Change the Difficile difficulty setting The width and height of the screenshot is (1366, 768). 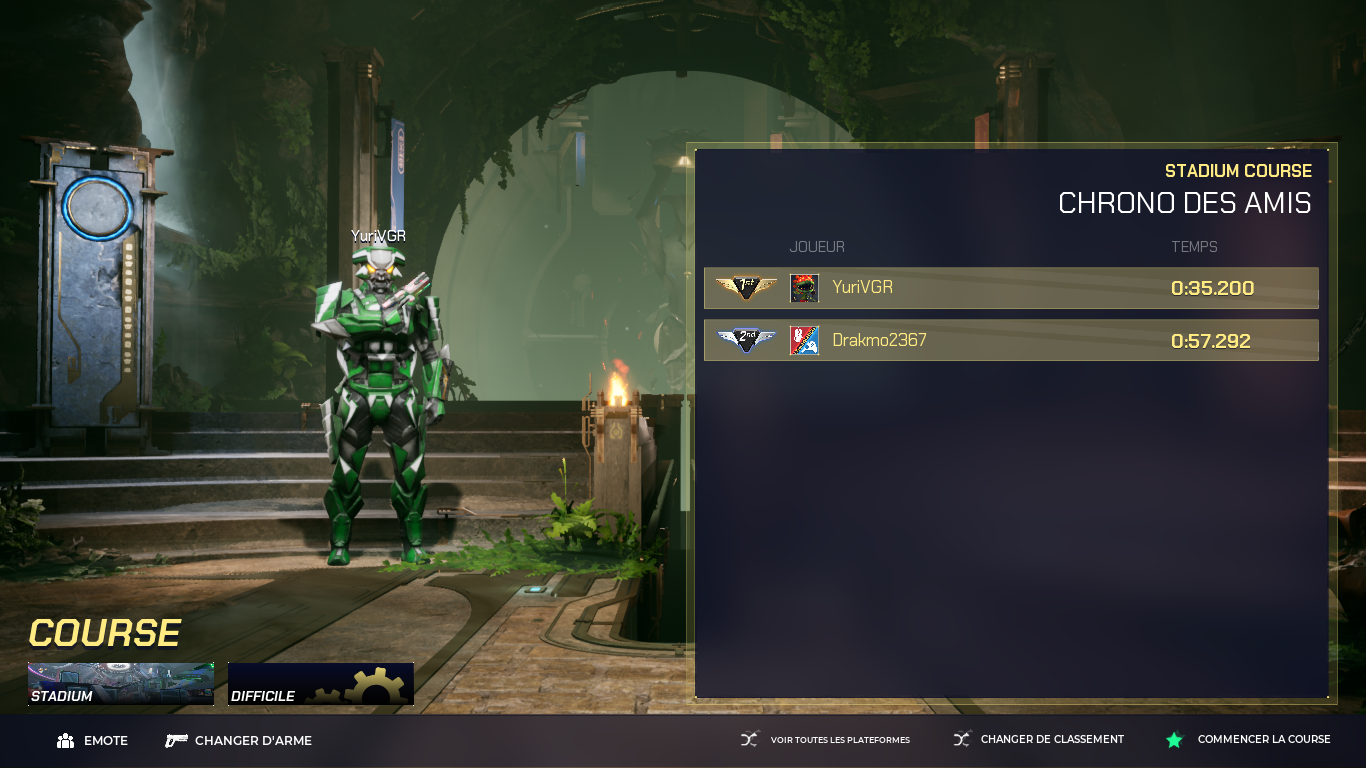320,684
